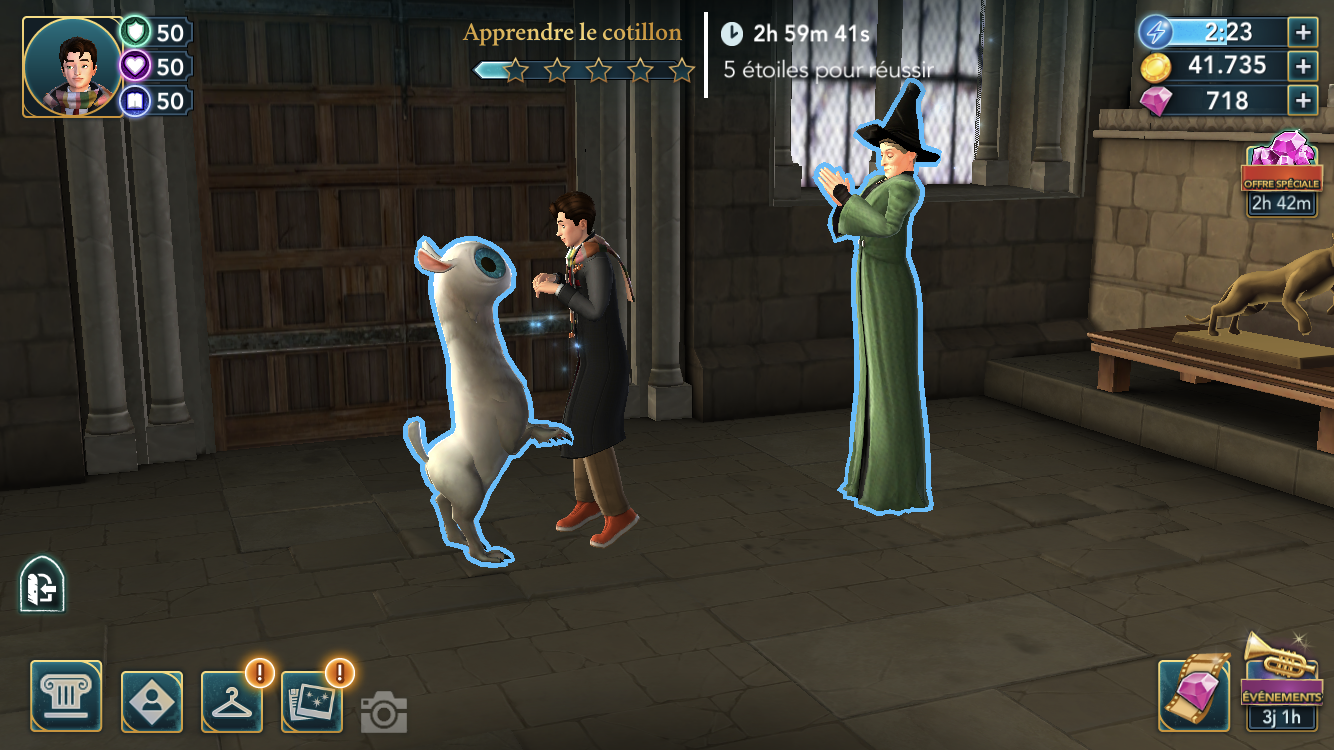Open the wardrobe hanger menu
This screenshot has width=1334, height=750.
point(232,701)
